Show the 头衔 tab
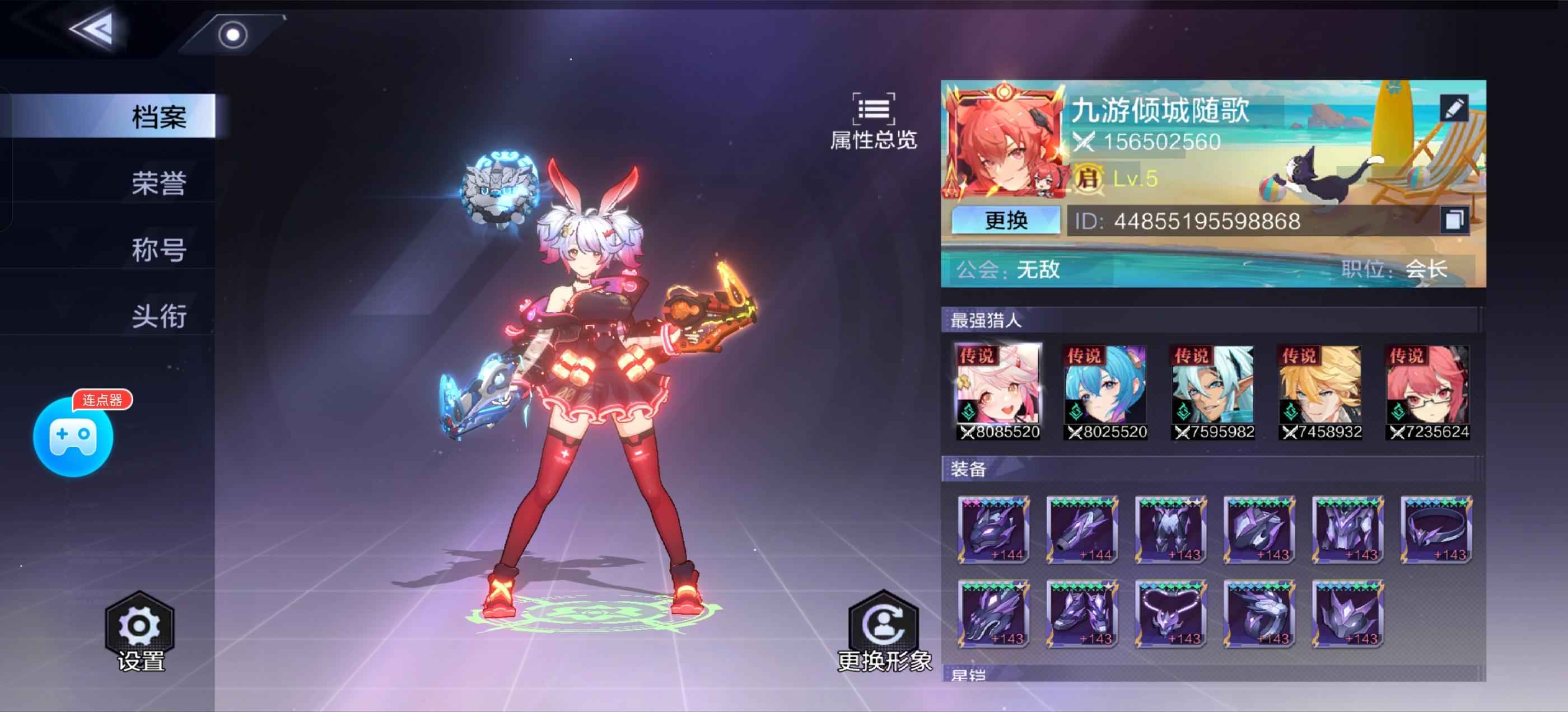This screenshot has height=712, width=1568. (158, 316)
